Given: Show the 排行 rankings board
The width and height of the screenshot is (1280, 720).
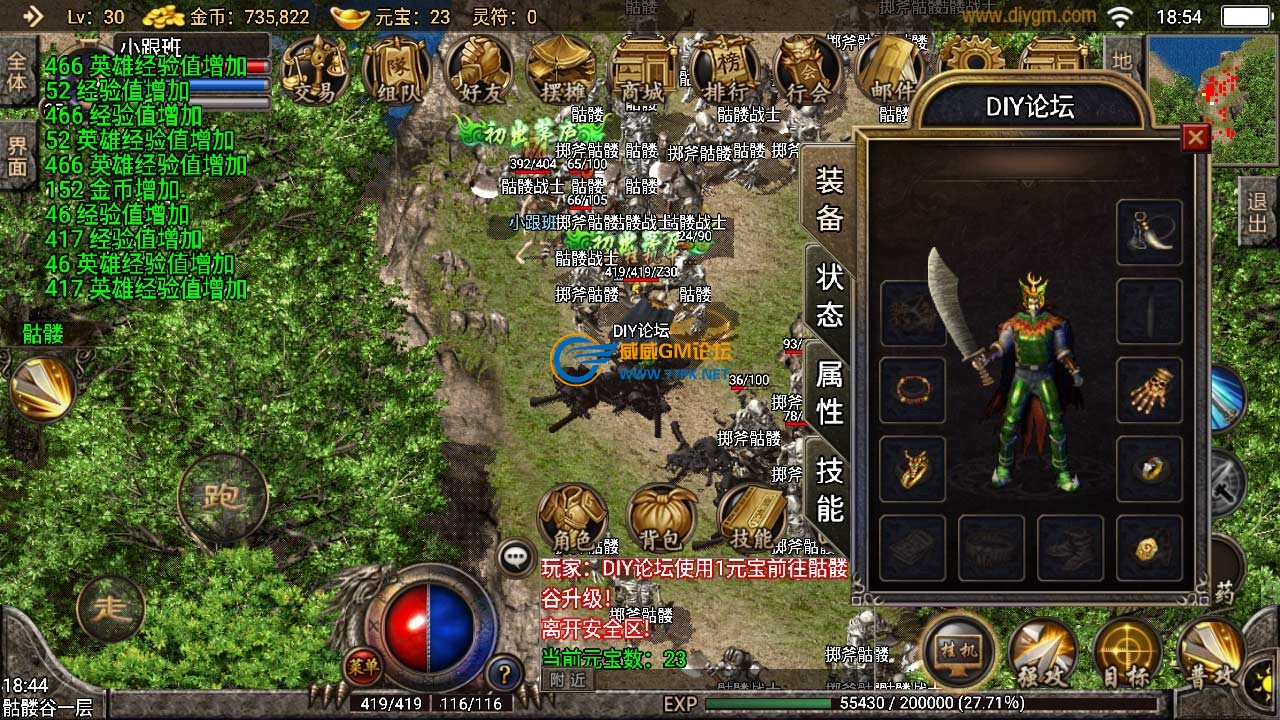Looking at the screenshot, I should [725, 70].
